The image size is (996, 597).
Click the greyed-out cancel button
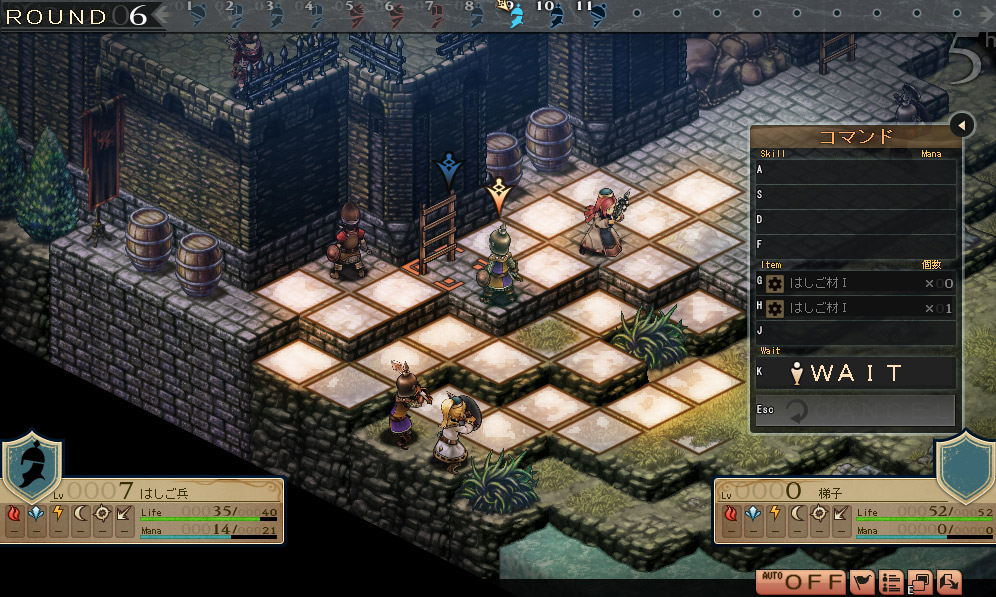[x=856, y=411]
